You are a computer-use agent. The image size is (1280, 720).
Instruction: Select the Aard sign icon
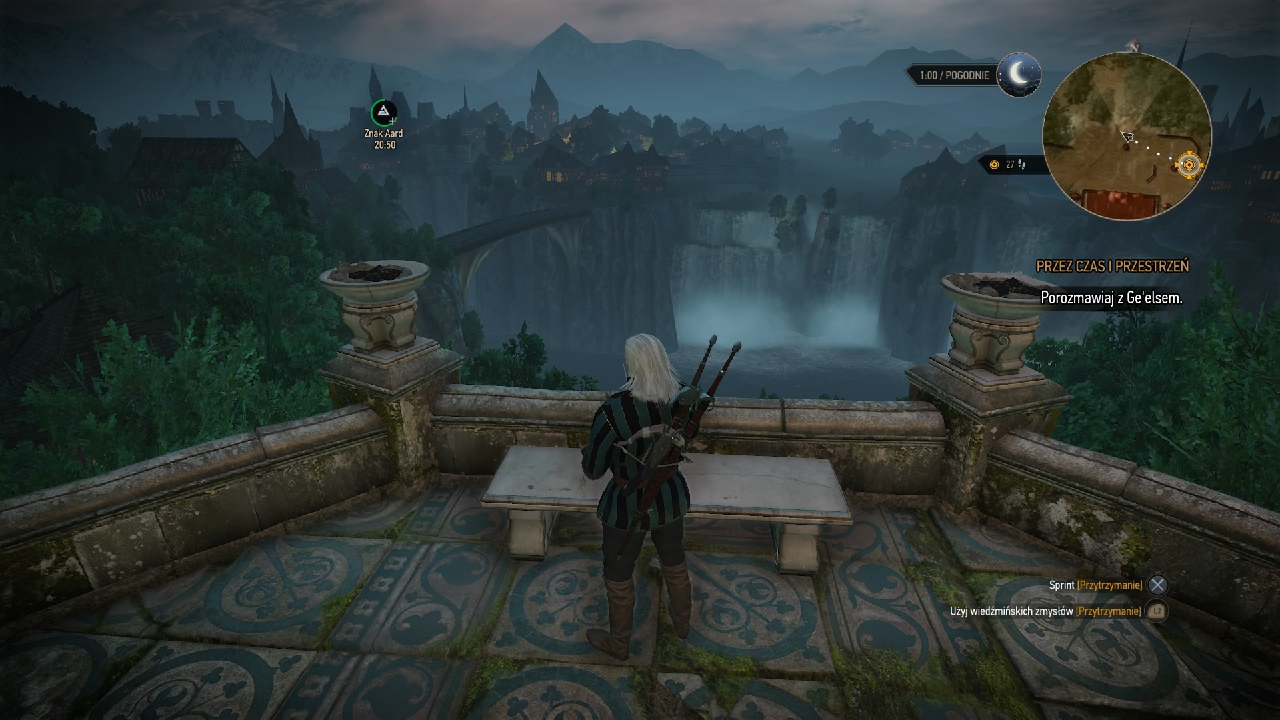point(384,112)
